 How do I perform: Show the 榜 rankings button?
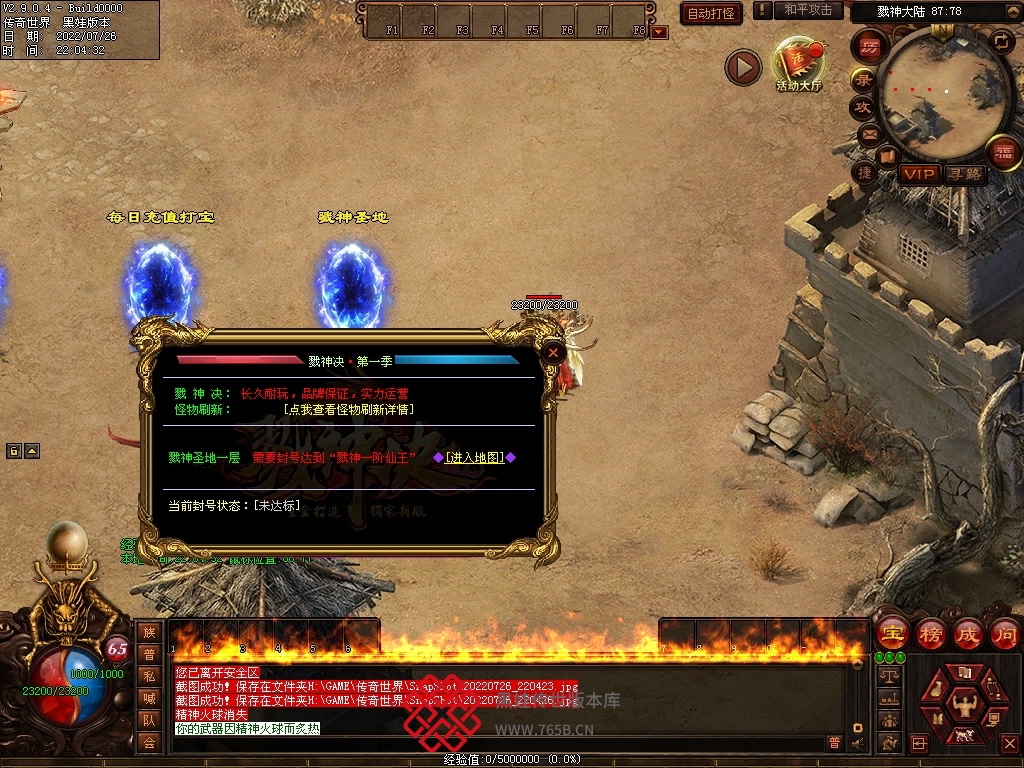930,633
